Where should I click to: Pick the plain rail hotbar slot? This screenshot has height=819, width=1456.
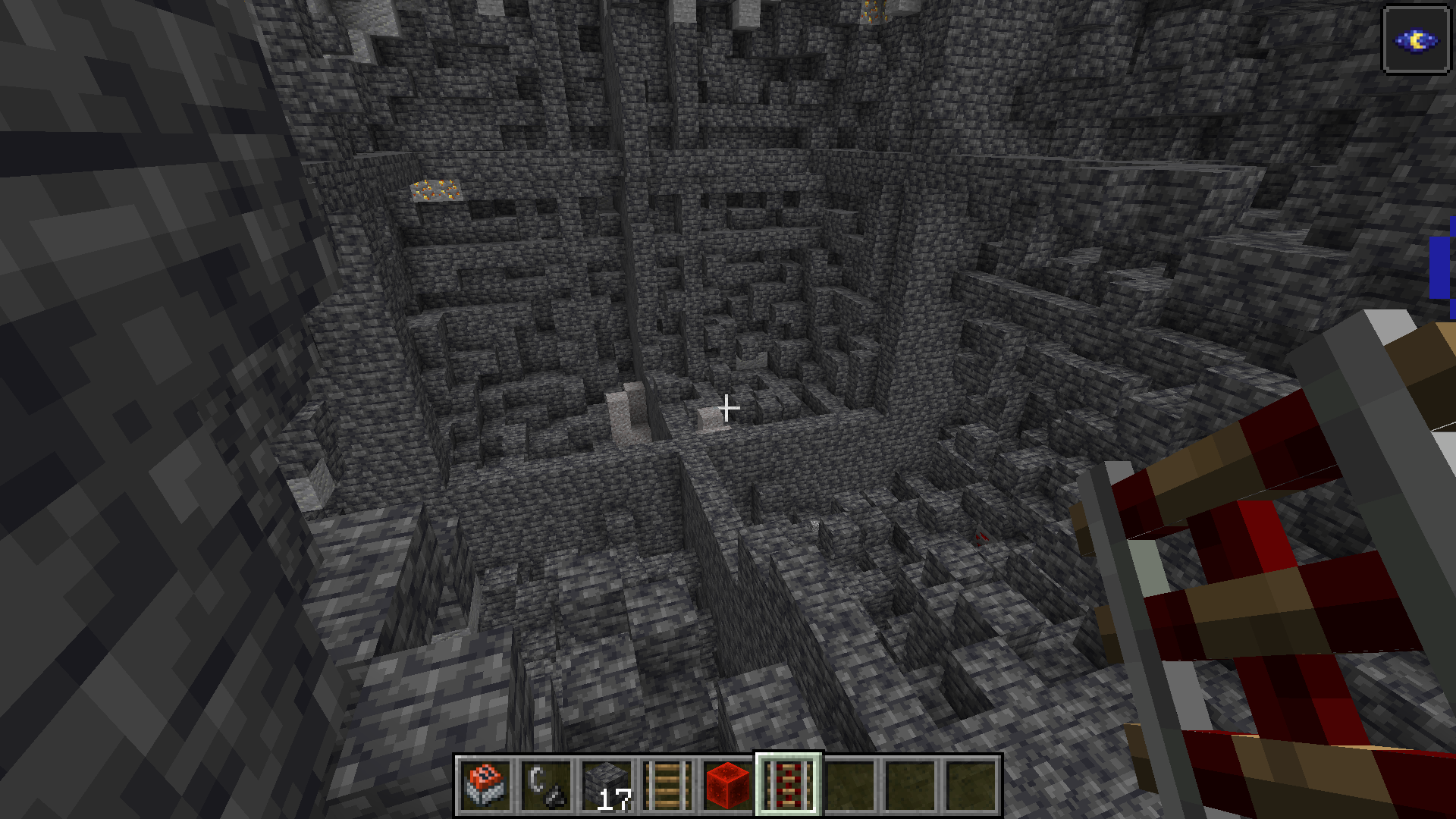(x=667, y=785)
